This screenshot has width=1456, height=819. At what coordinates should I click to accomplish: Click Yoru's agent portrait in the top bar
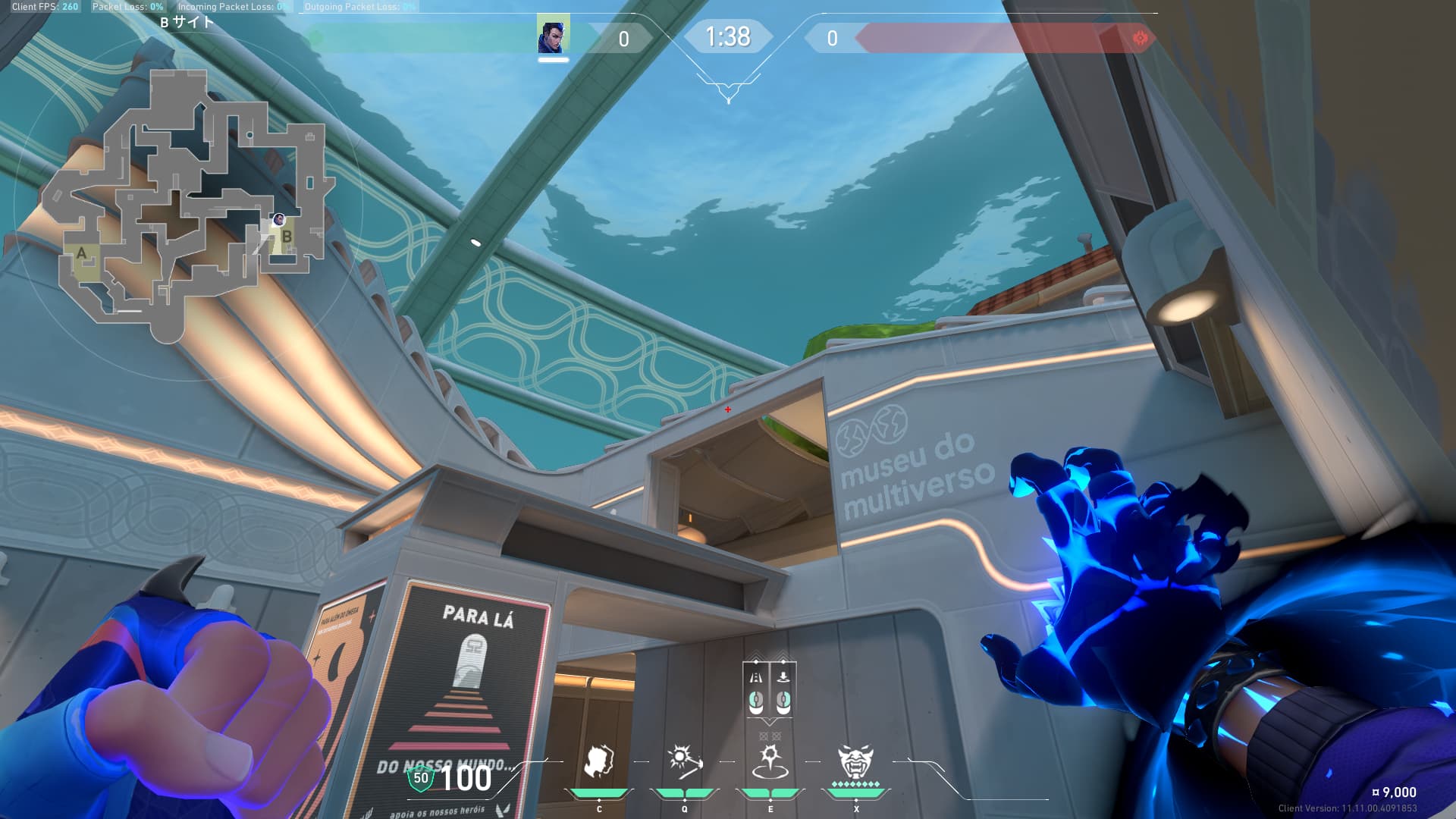tap(553, 35)
